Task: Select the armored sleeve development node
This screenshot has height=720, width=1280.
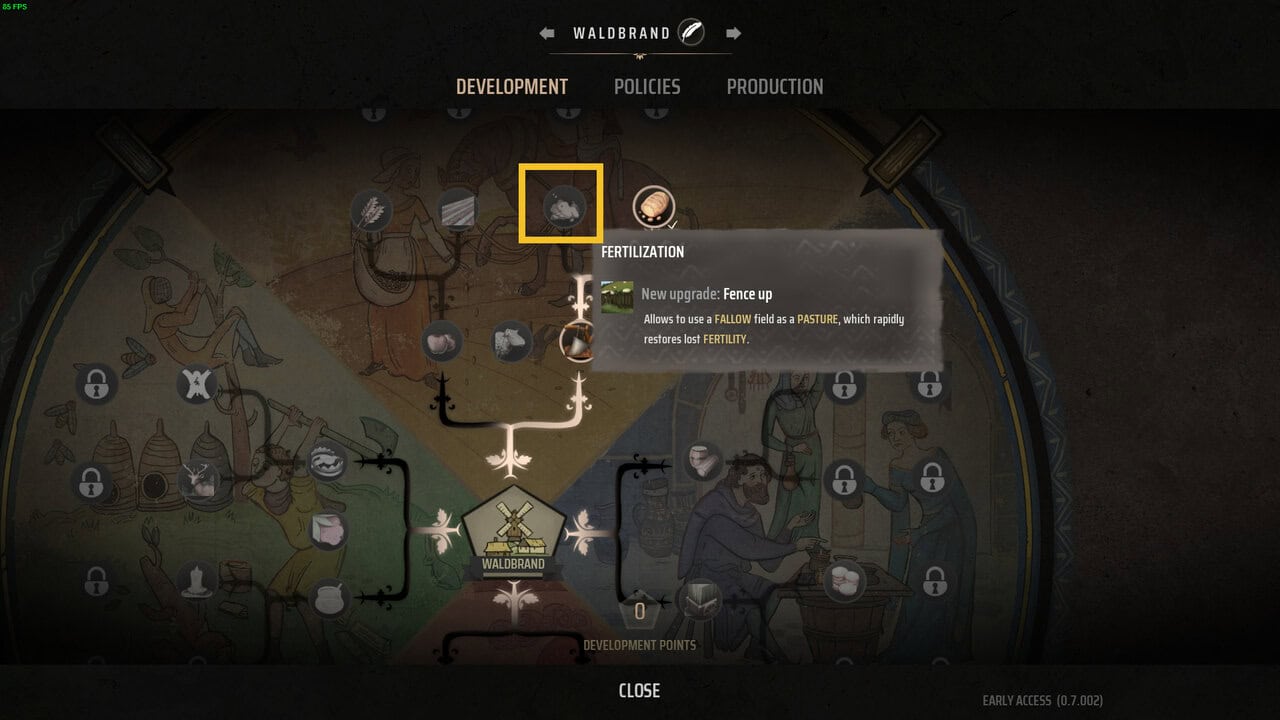Action: click(x=704, y=461)
